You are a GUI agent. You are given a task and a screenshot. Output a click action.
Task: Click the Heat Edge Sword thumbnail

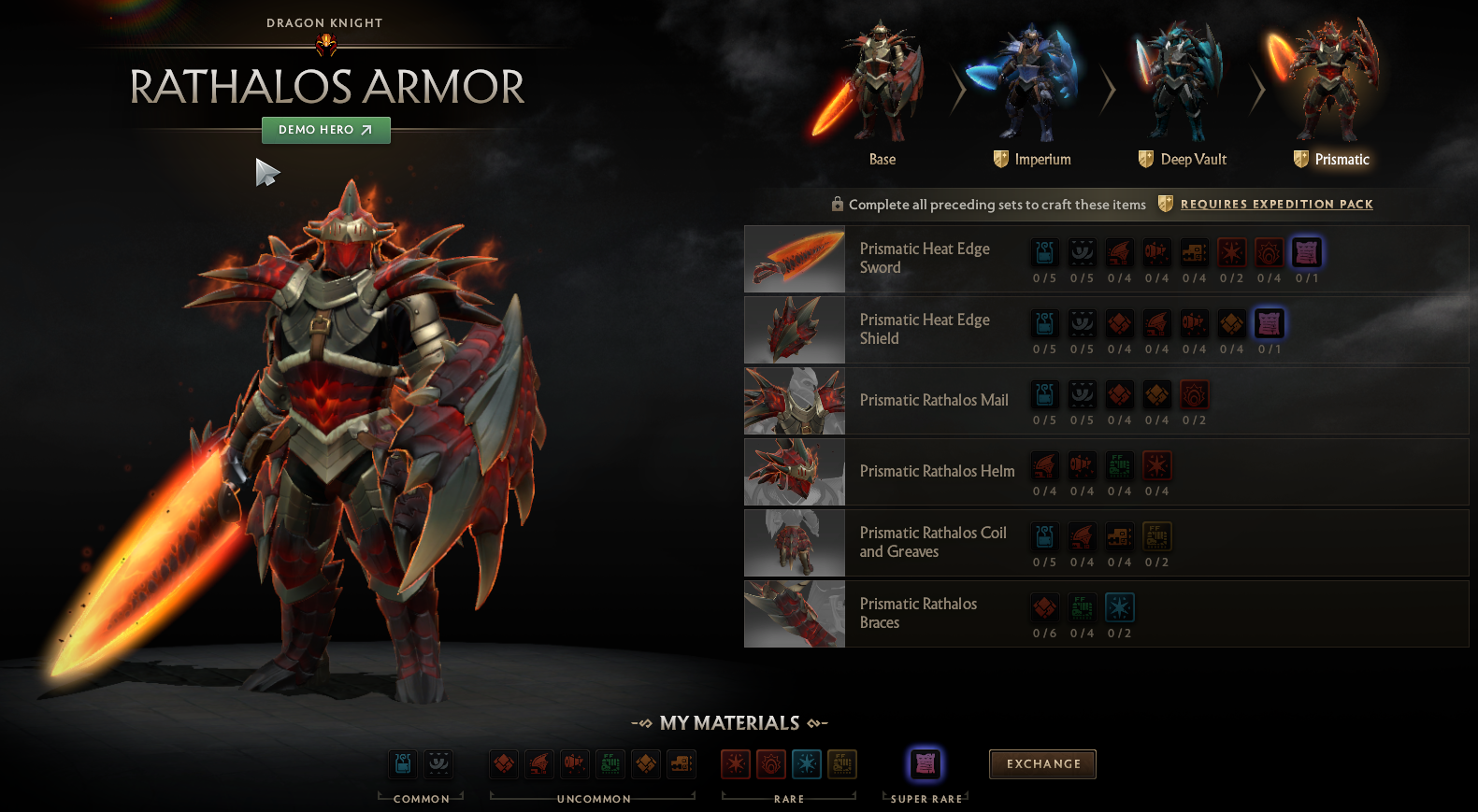(795, 259)
